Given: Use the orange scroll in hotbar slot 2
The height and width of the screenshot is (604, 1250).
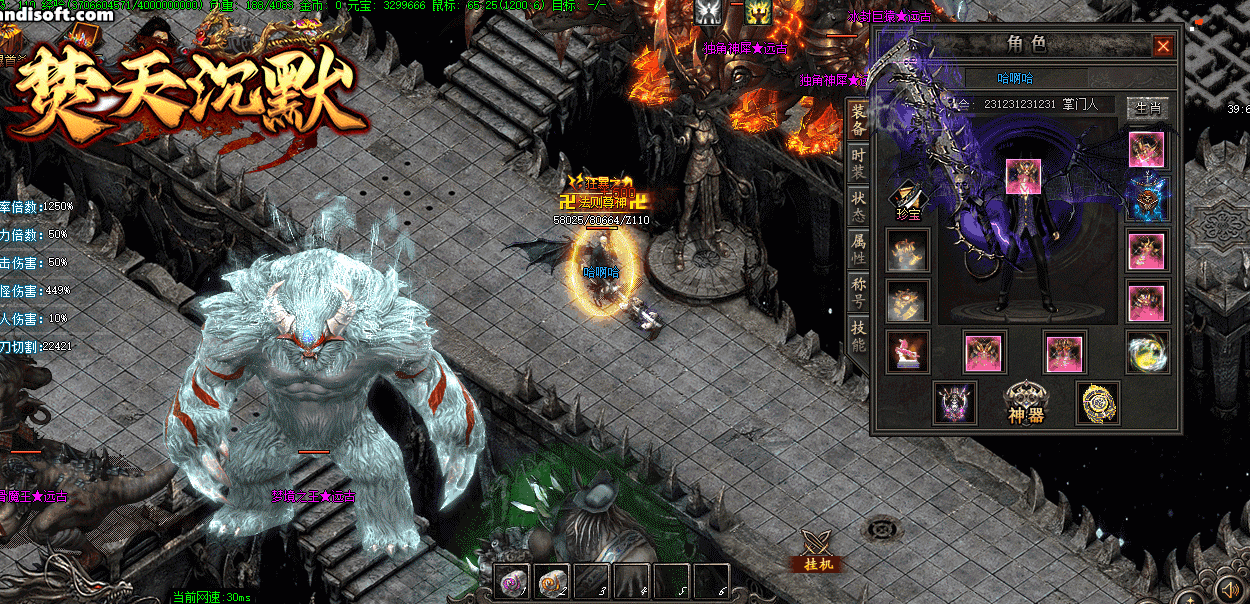Looking at the screenshot, I should pyautogui.click(x=552, y=580).
